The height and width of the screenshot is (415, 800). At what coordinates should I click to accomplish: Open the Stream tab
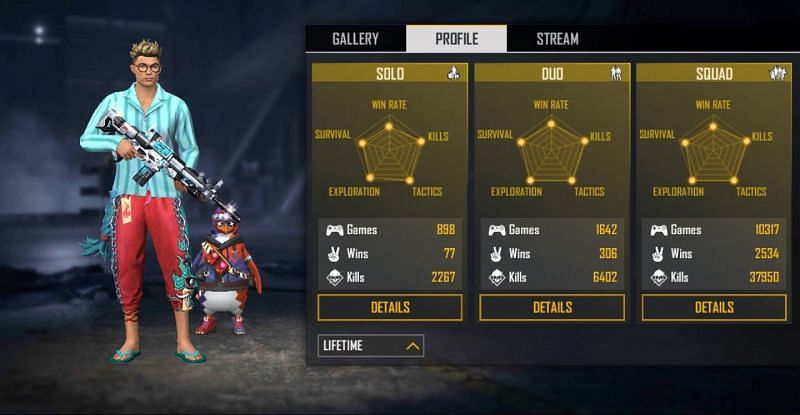tap(557, 39)
